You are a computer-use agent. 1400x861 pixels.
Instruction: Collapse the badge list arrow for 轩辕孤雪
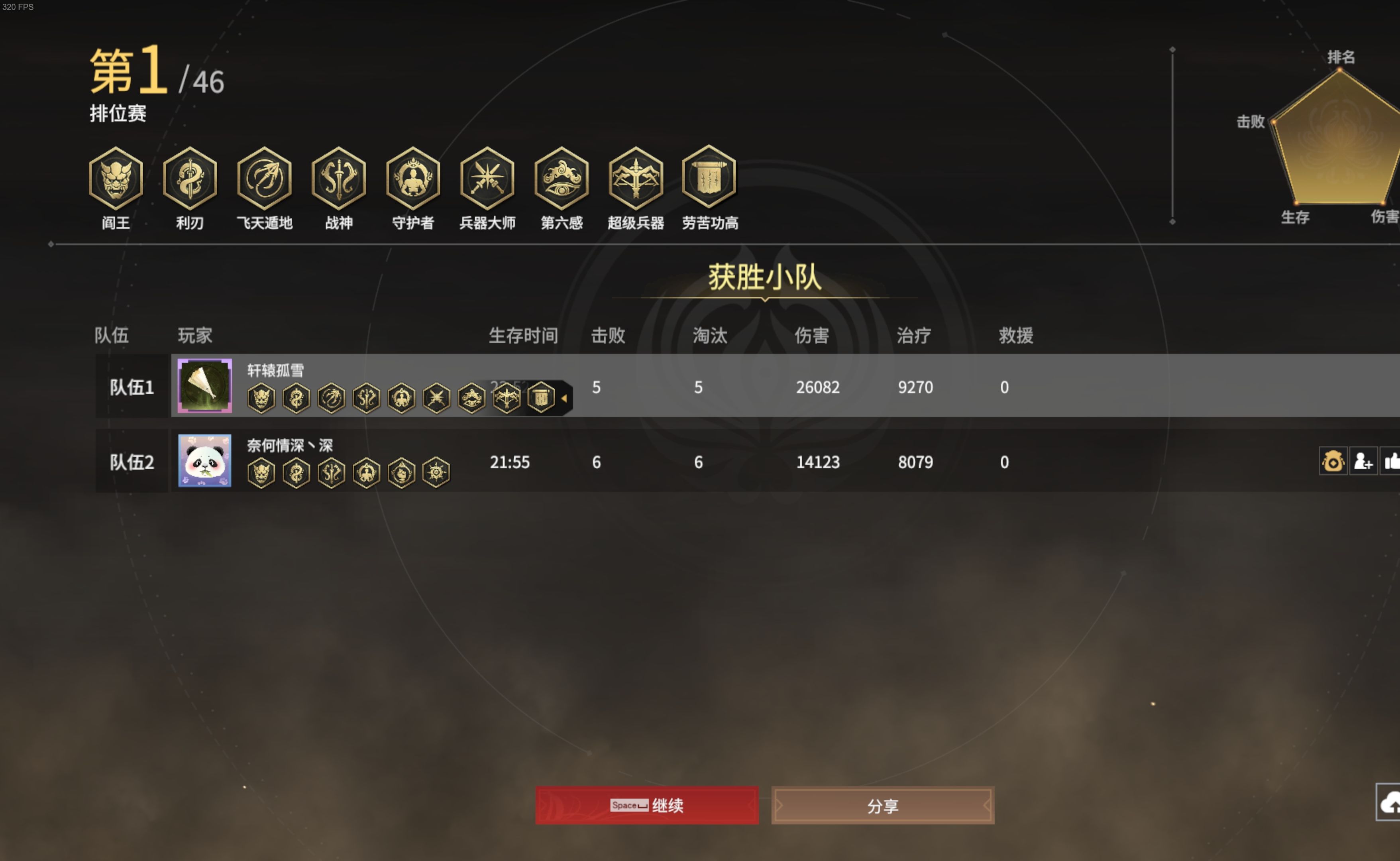pyautogui.click(x=564, y=398)
